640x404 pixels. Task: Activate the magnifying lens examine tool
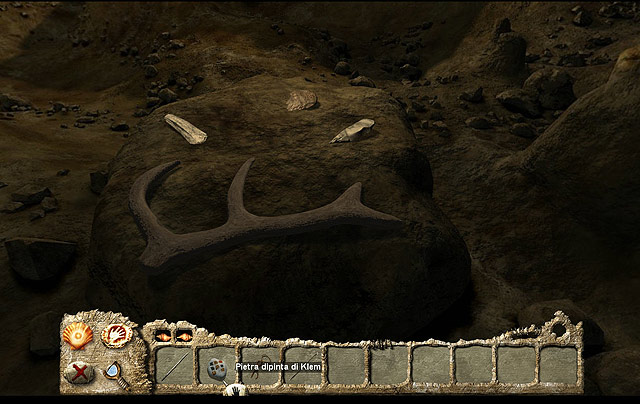[x=114, y=372]
